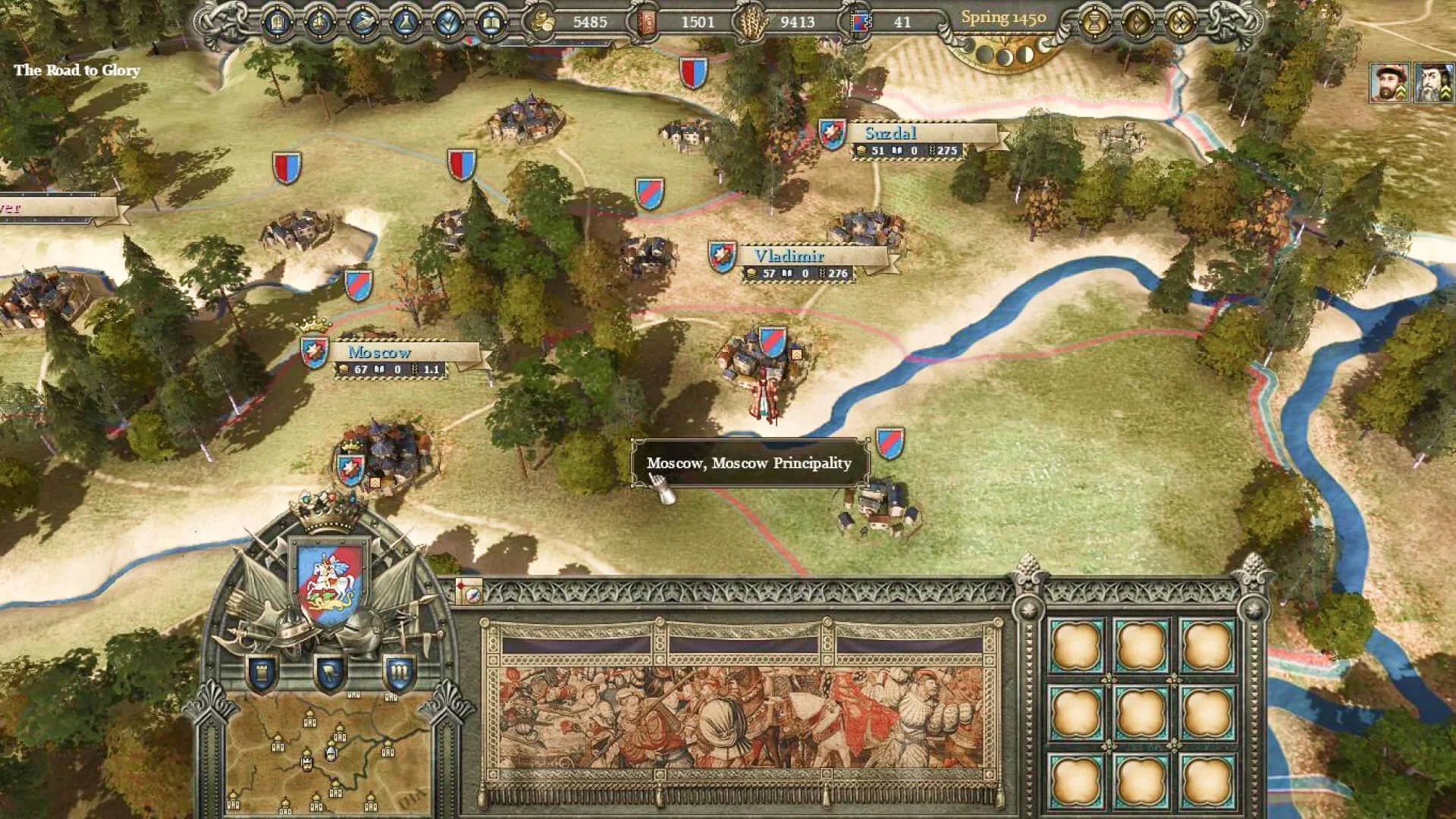
Task: Select the diplomacy handshake icon
Action: (364, 22)
